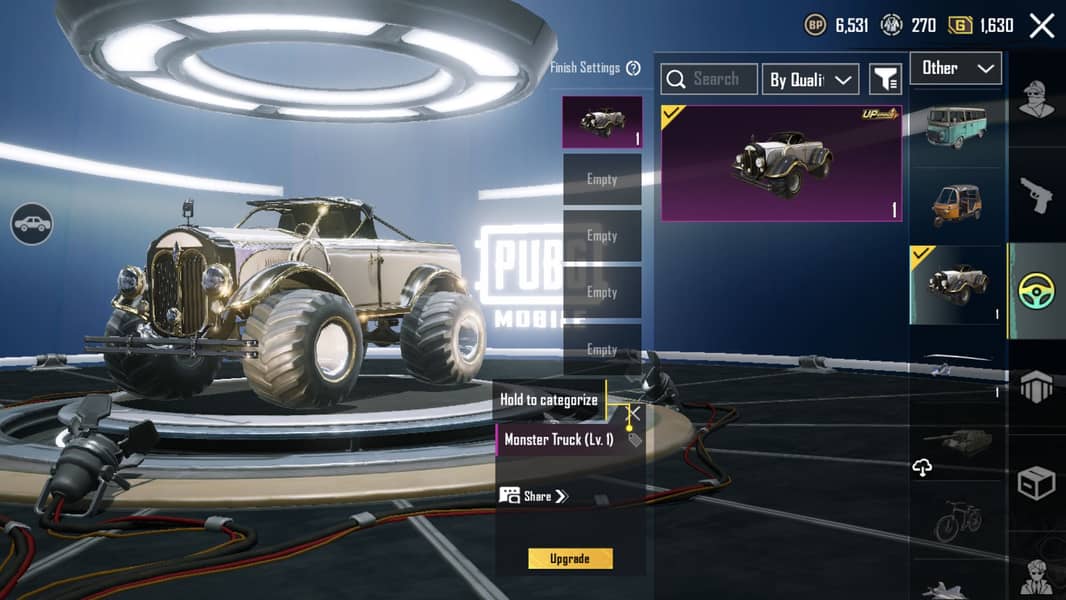Tap the car view icon button
The height and width of the screenshot is (600, 1066).
(x=32, y=223)
